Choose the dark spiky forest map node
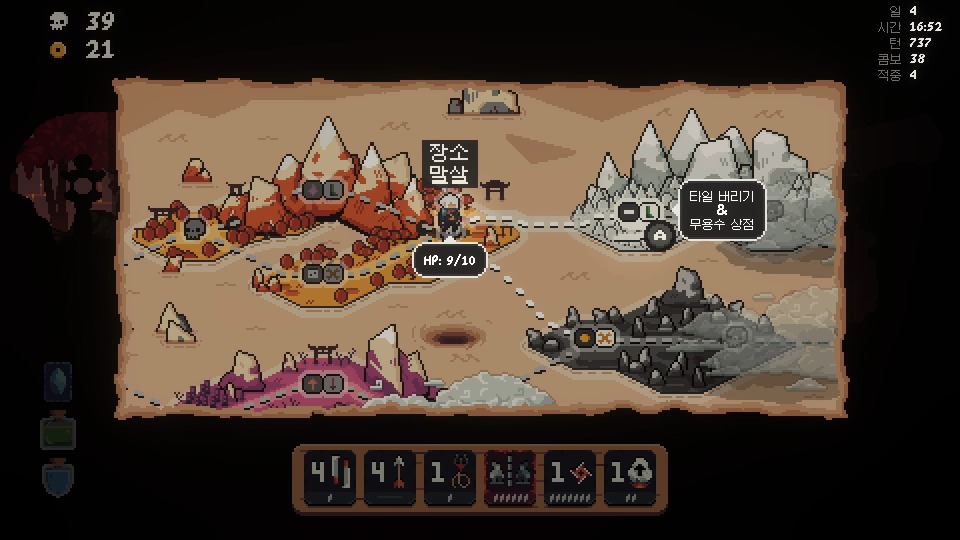960x540 pixels. [594, 339]
